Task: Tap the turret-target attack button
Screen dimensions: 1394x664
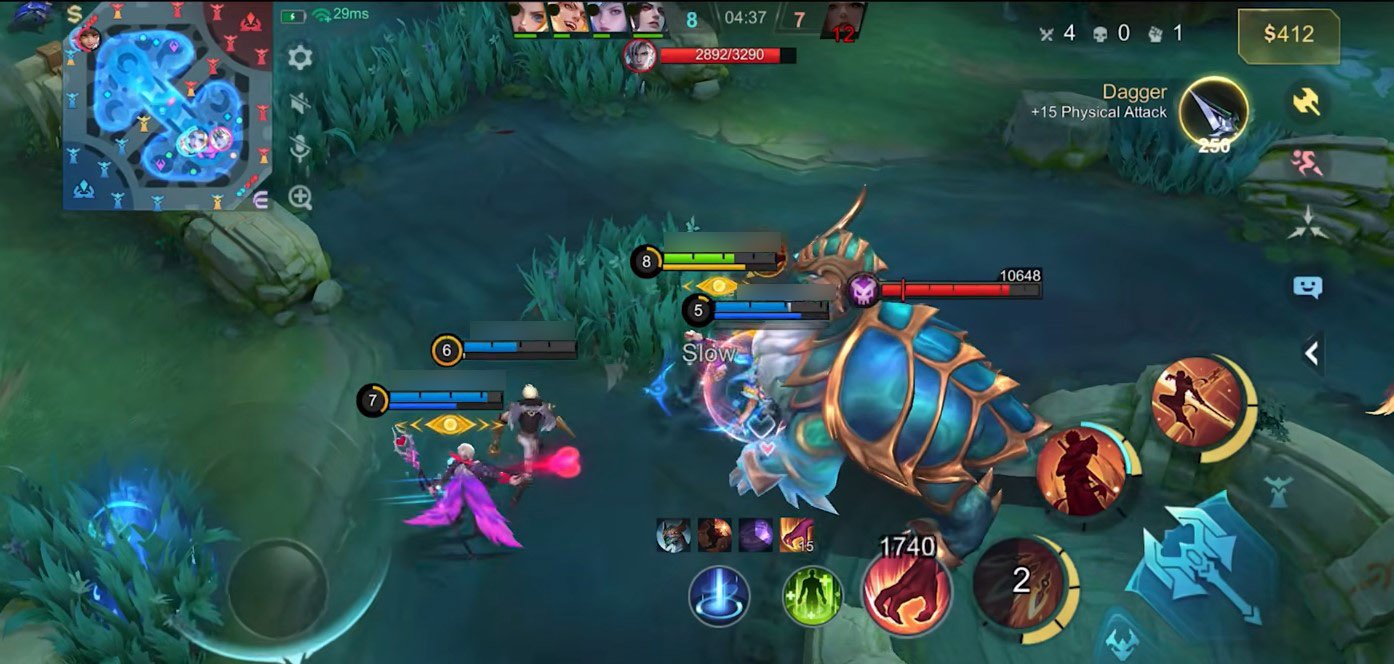Action: (x=1277, y=492)
